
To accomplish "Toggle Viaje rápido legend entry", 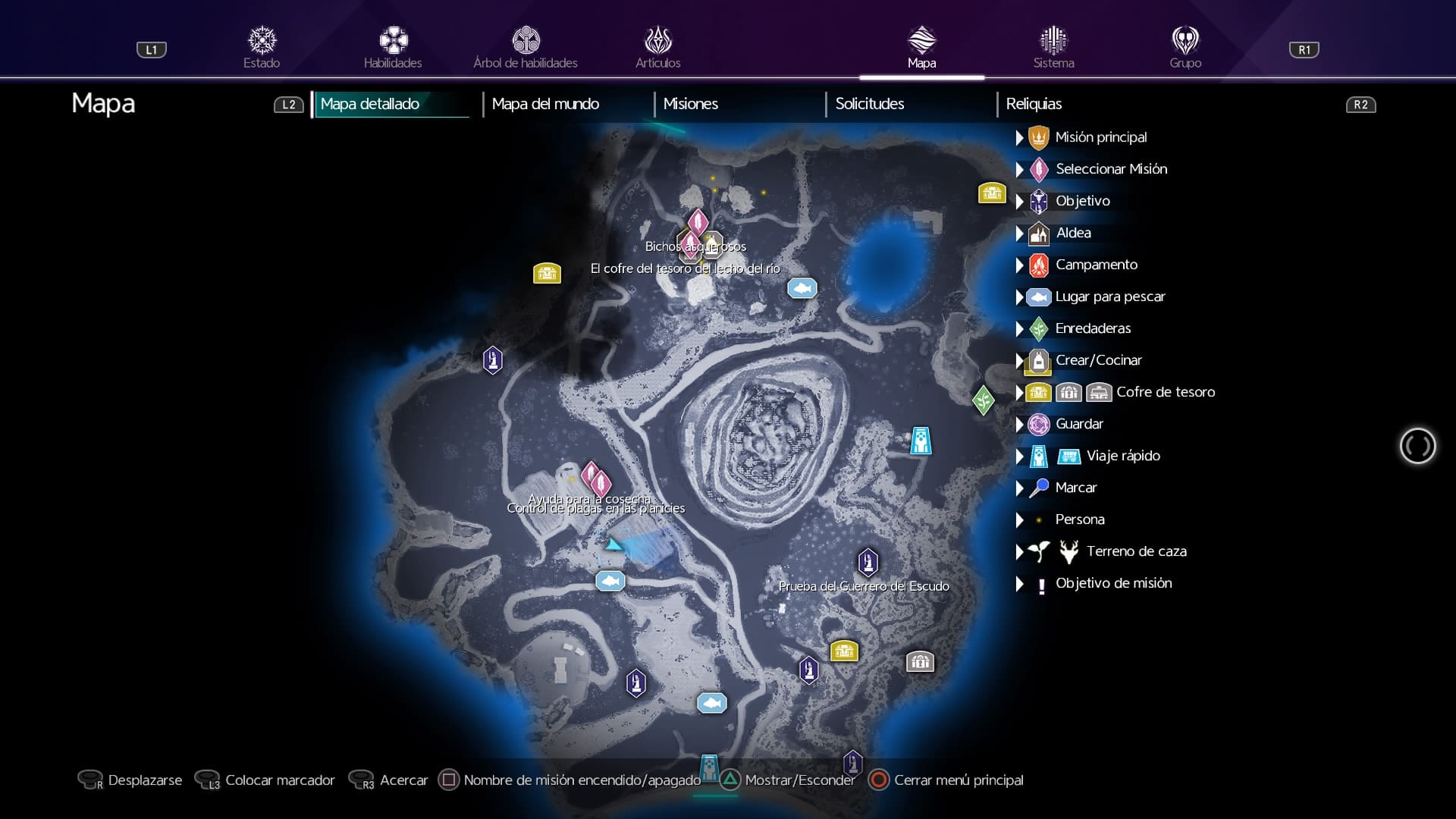I will pyautogui.click(x=1122, y=456).
